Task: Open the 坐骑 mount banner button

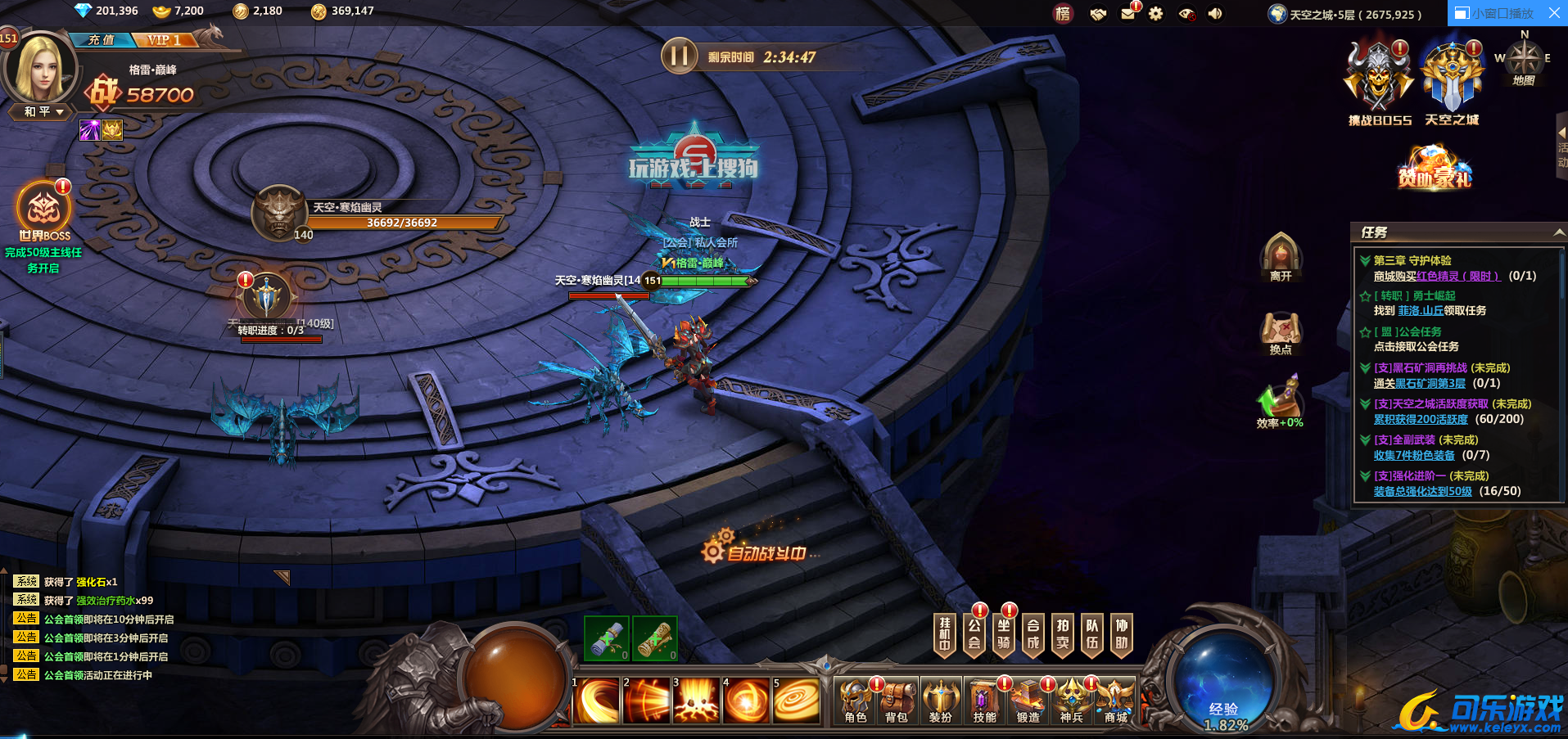Action: [x=1004, y=634]
